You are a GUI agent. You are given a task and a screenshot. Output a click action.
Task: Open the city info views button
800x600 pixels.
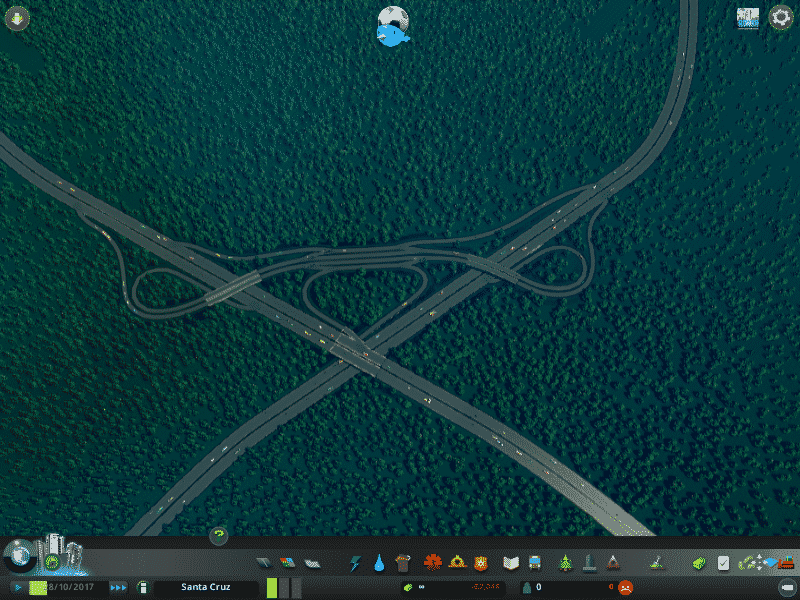(748, 18)
